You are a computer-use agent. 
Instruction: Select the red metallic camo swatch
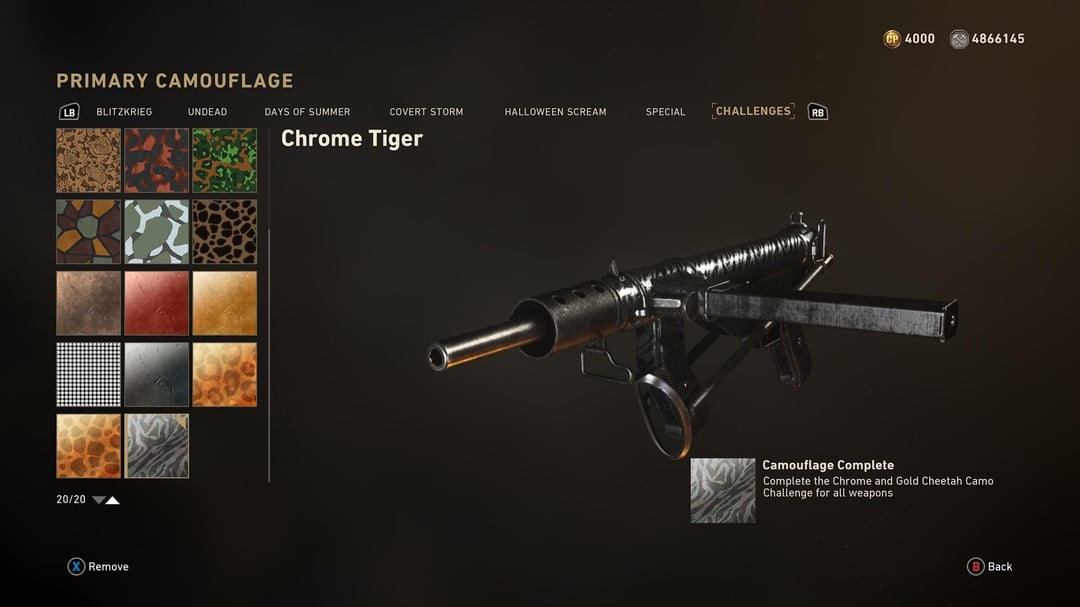[x=156, y=303]
